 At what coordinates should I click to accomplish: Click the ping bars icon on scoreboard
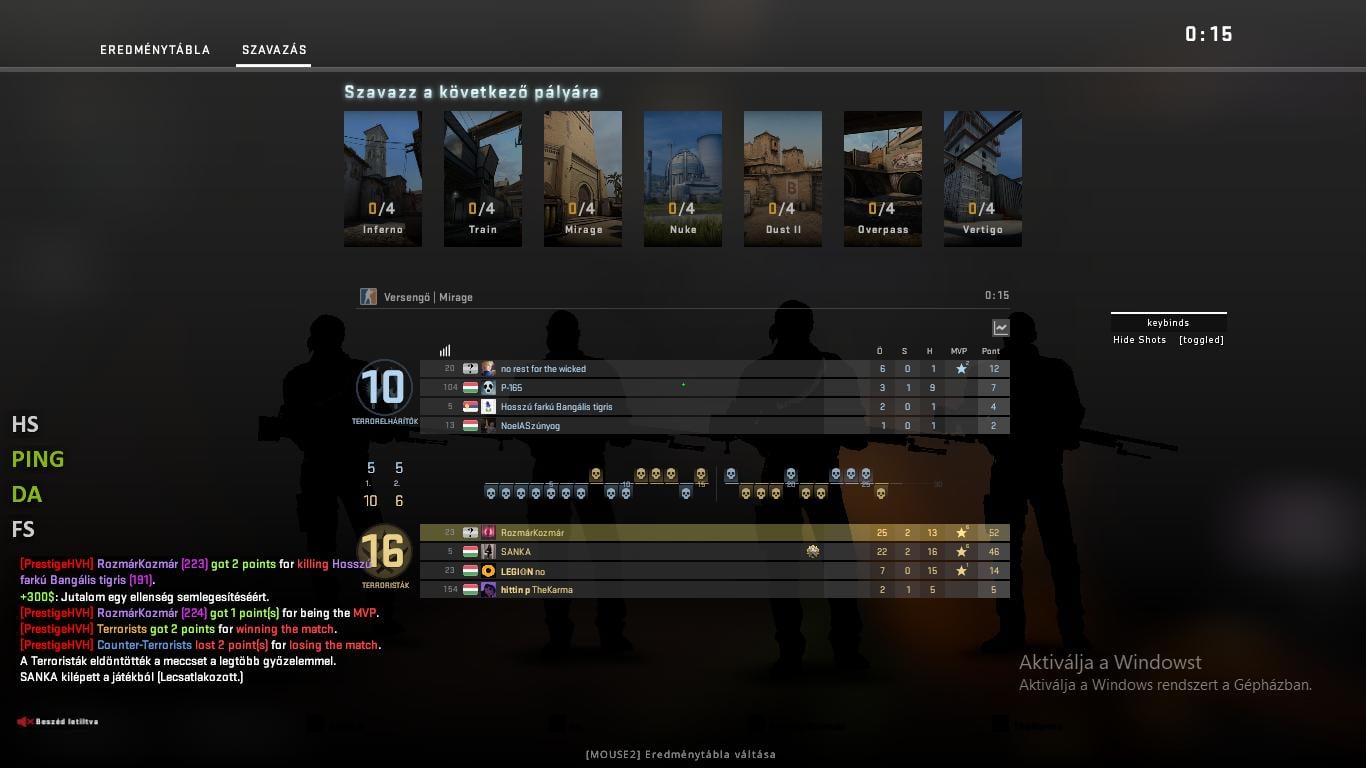444,350
